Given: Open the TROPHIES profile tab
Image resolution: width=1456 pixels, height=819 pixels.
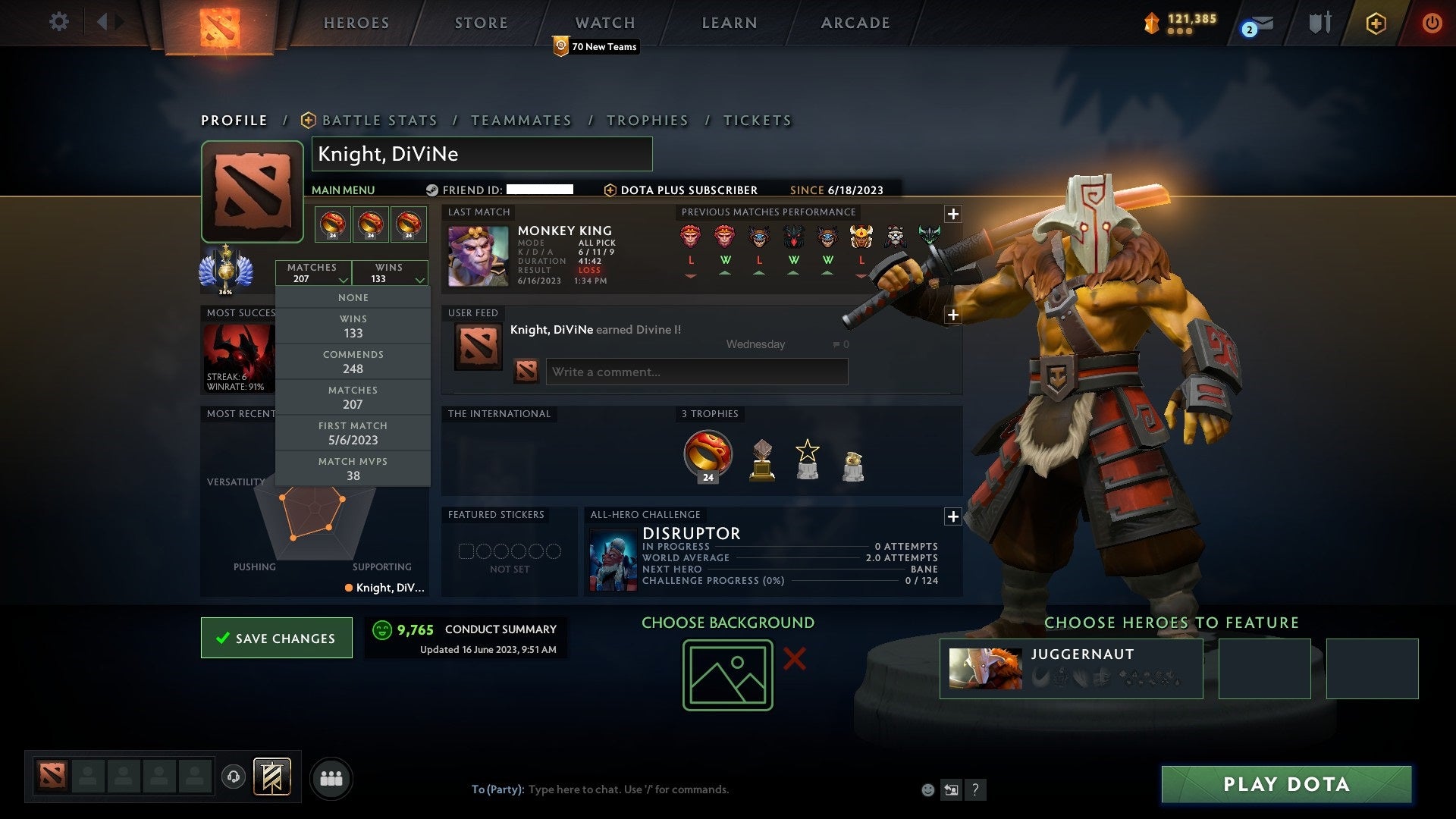Looking at the screenshot, I should 647,120.
